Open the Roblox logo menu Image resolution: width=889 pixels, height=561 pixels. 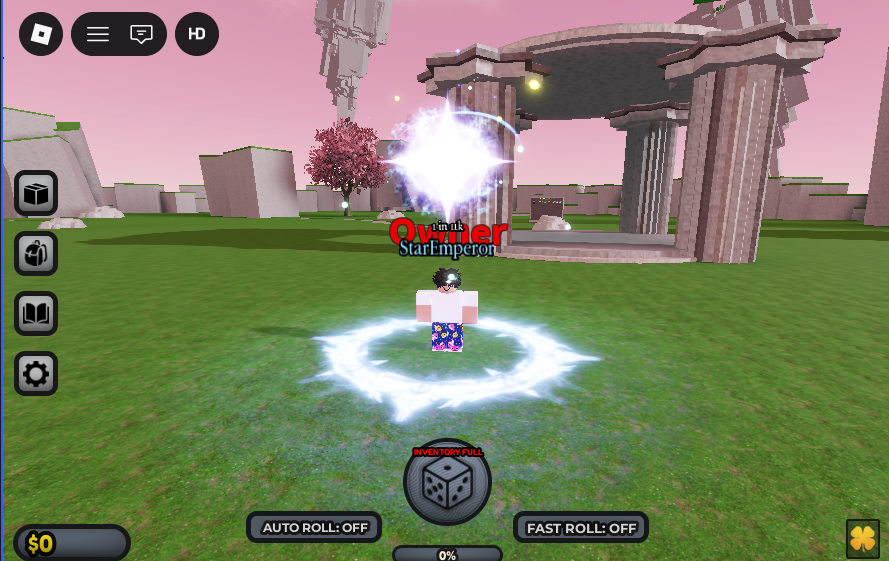click(x=41, y=34)
